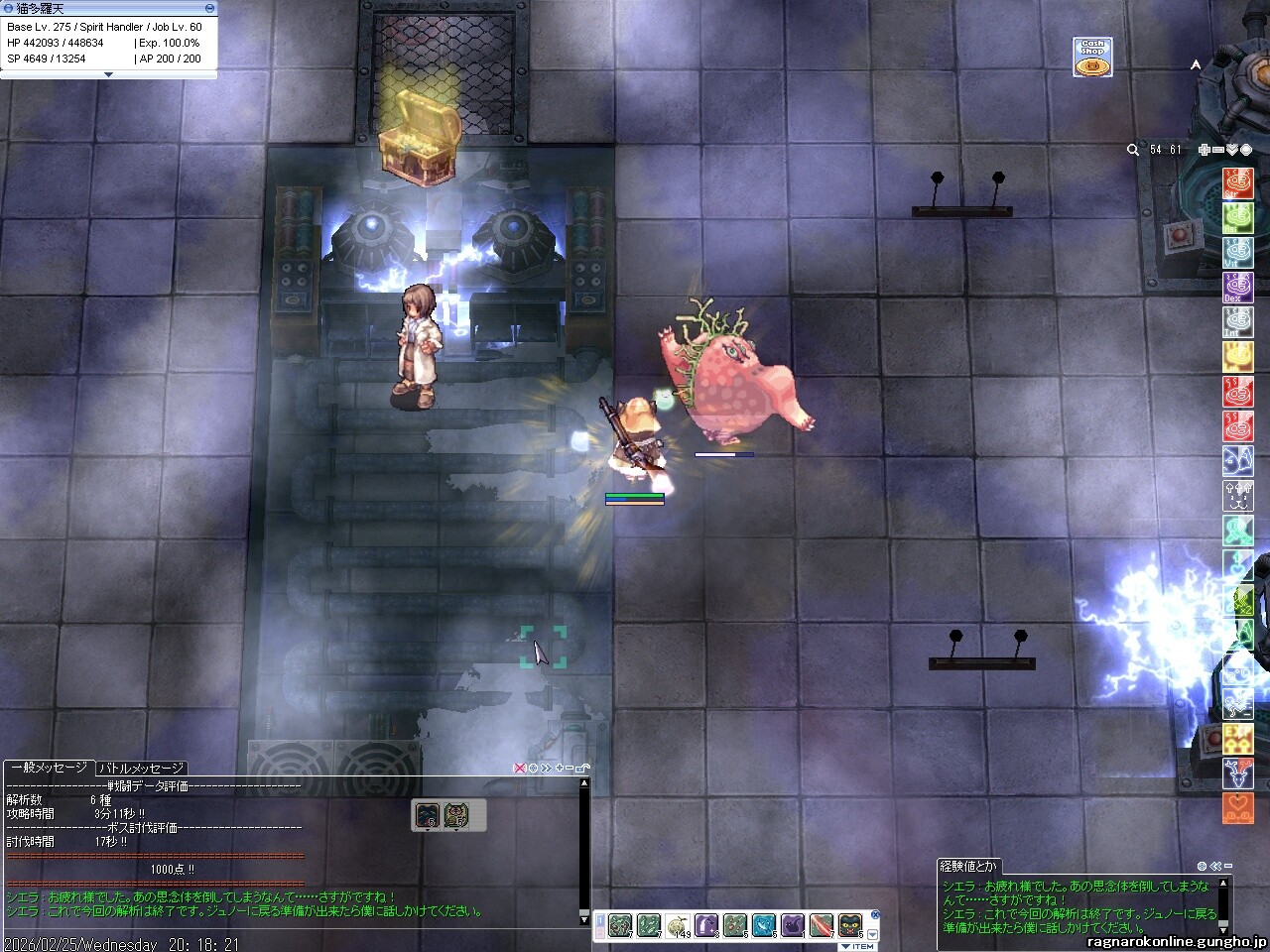The image size is (1270, 952).
Task: Use the fruit item with 149 count
Action: [678, 926]
